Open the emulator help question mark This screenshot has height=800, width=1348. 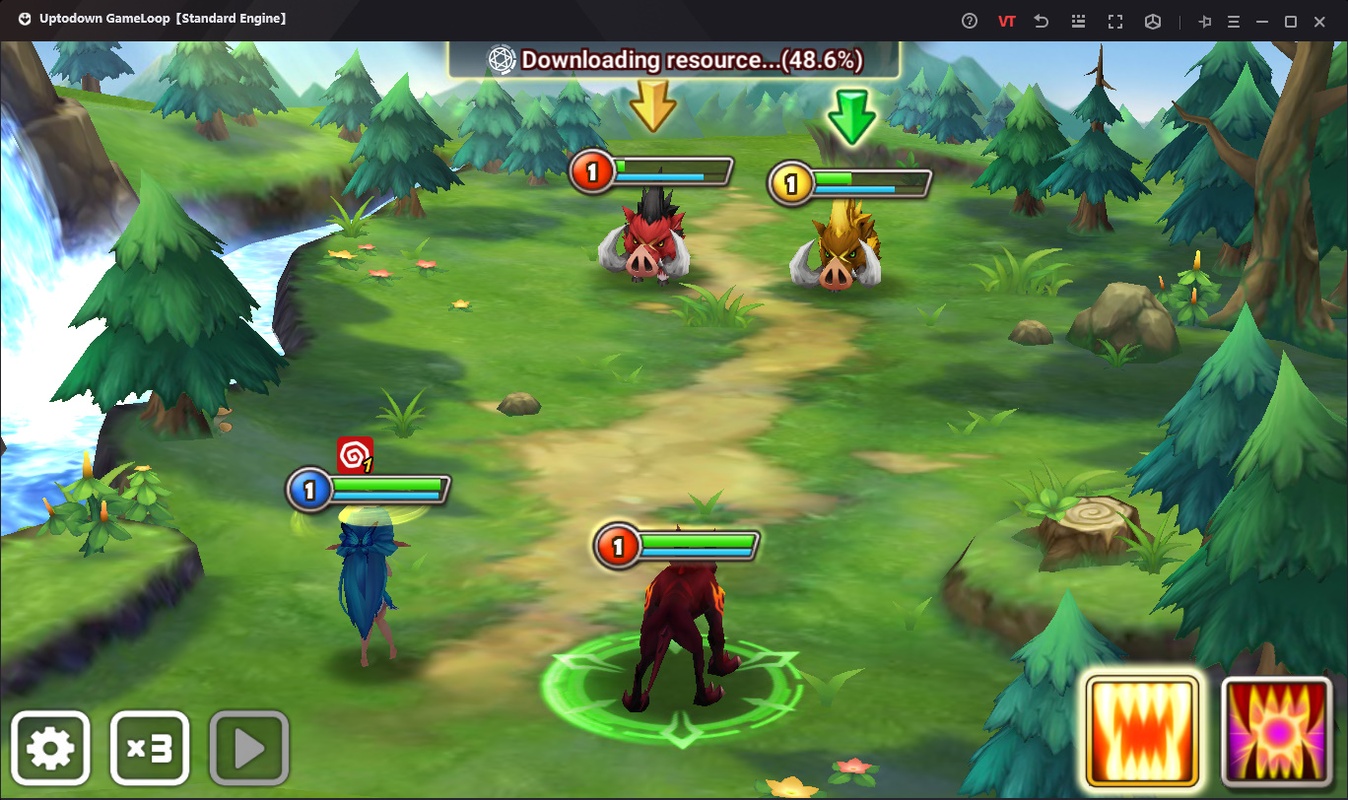[x=969, y=21]
